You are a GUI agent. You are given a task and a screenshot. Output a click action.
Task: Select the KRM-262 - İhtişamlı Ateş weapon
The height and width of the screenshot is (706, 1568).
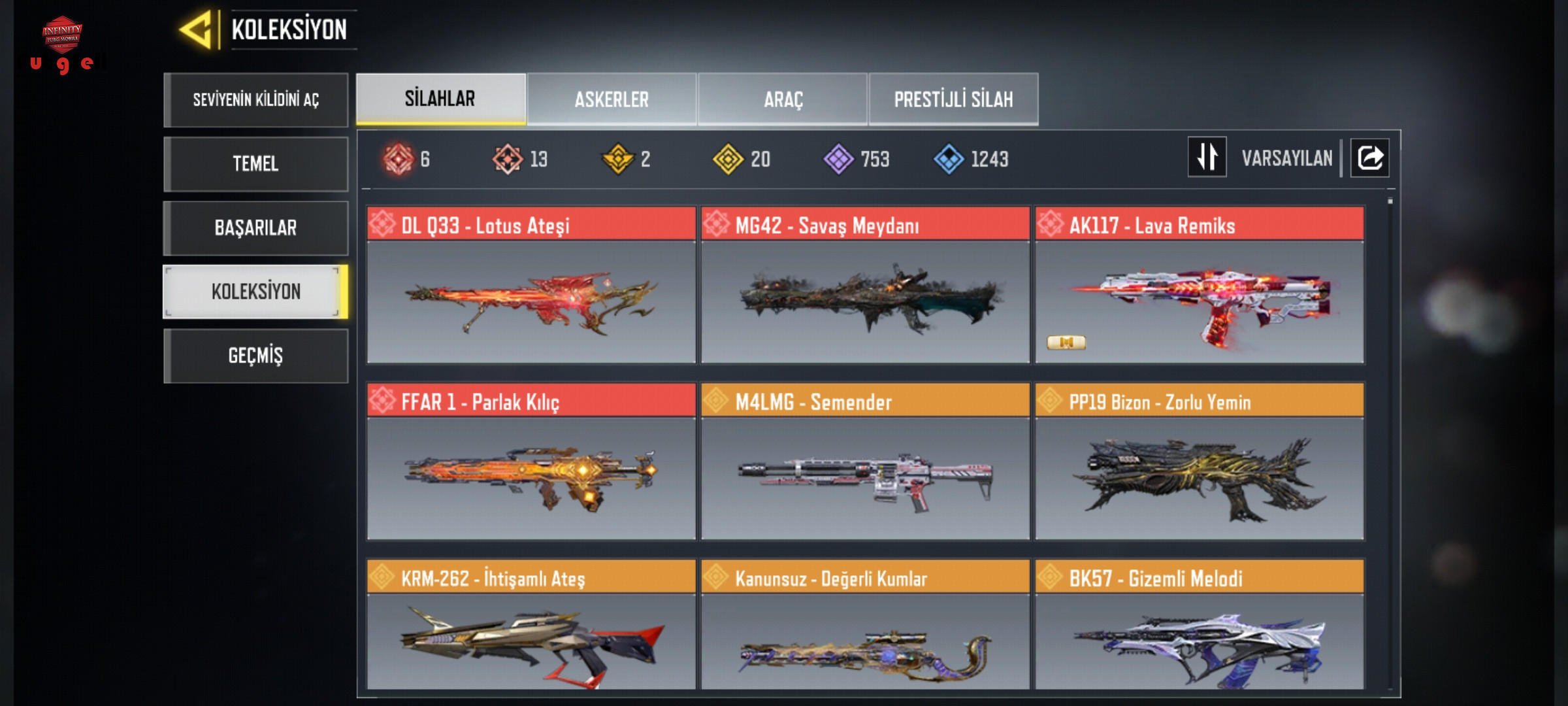pos(531,626)
